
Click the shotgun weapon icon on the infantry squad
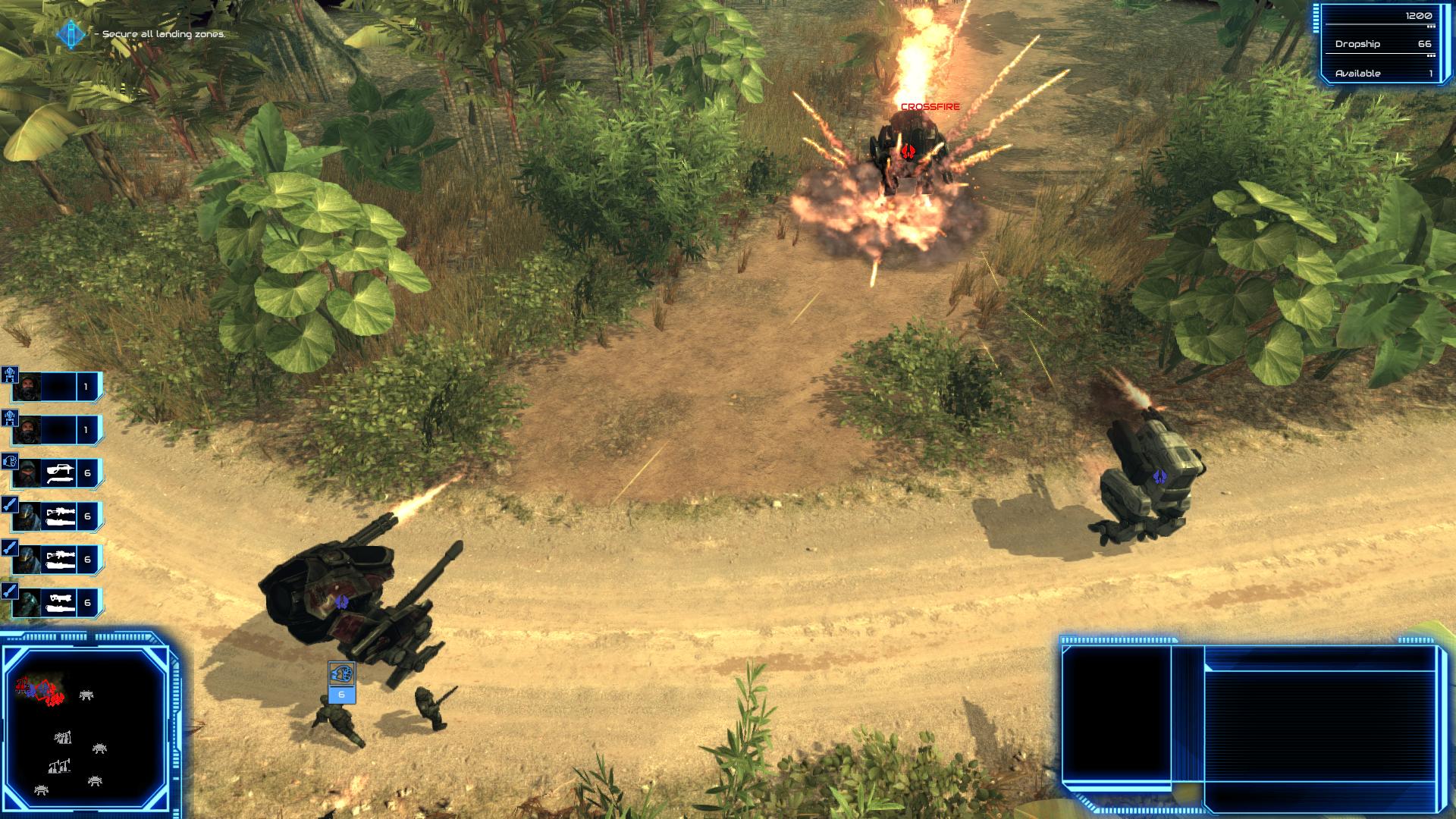pos(61,472)
